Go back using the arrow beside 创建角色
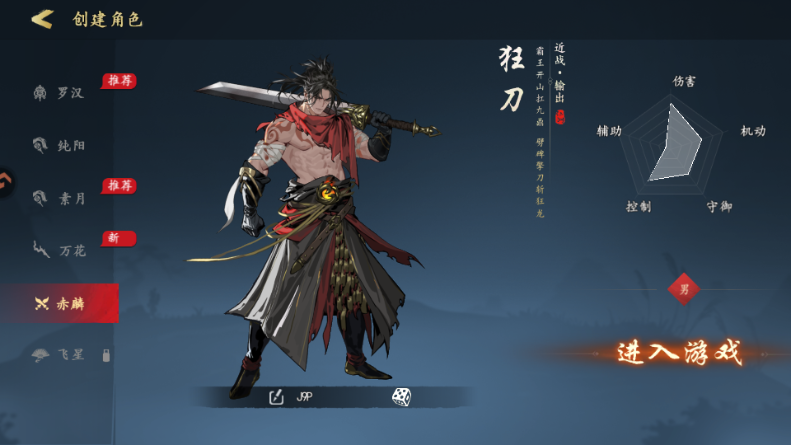Screen dimensions: 791x445 (x=41, y=19)
